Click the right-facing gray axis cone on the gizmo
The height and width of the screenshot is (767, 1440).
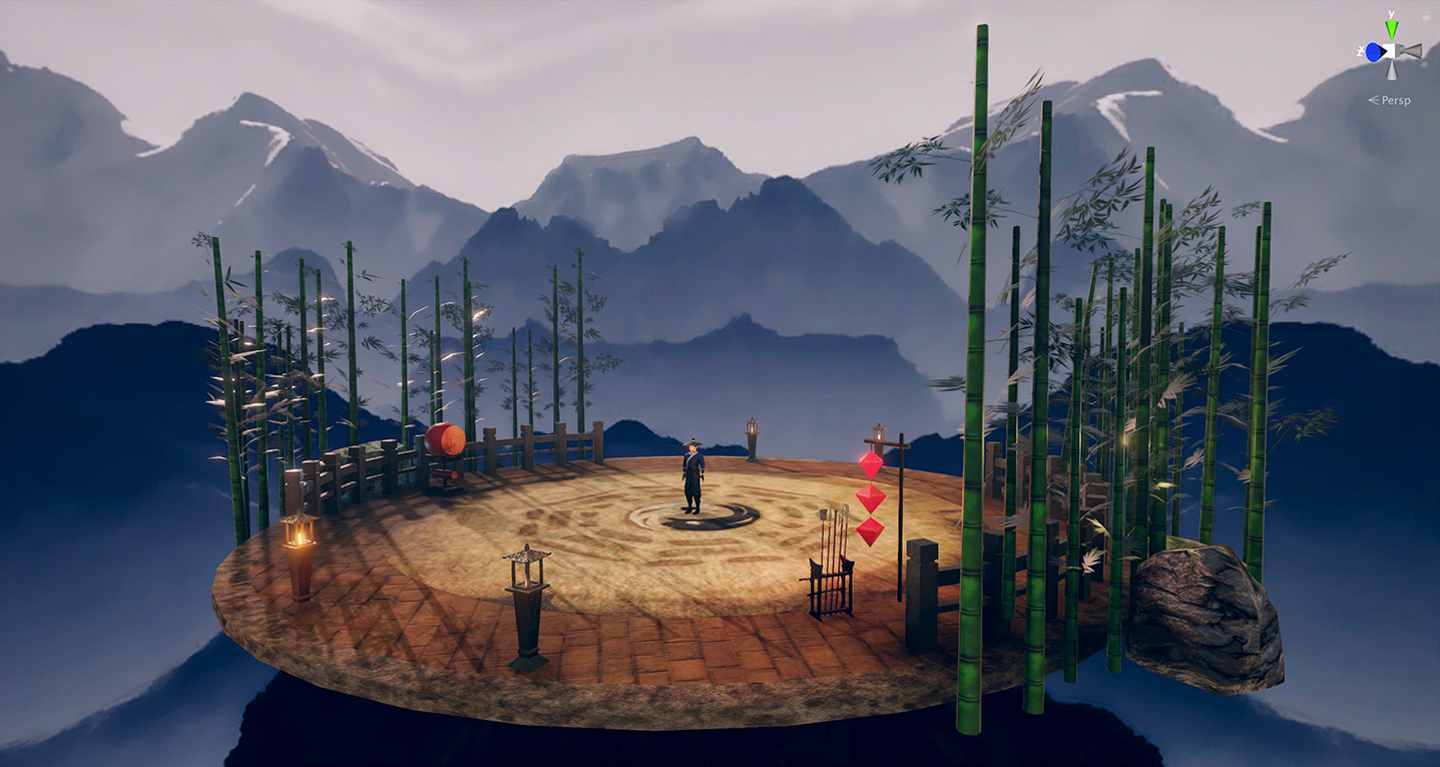coord(1412,50)
